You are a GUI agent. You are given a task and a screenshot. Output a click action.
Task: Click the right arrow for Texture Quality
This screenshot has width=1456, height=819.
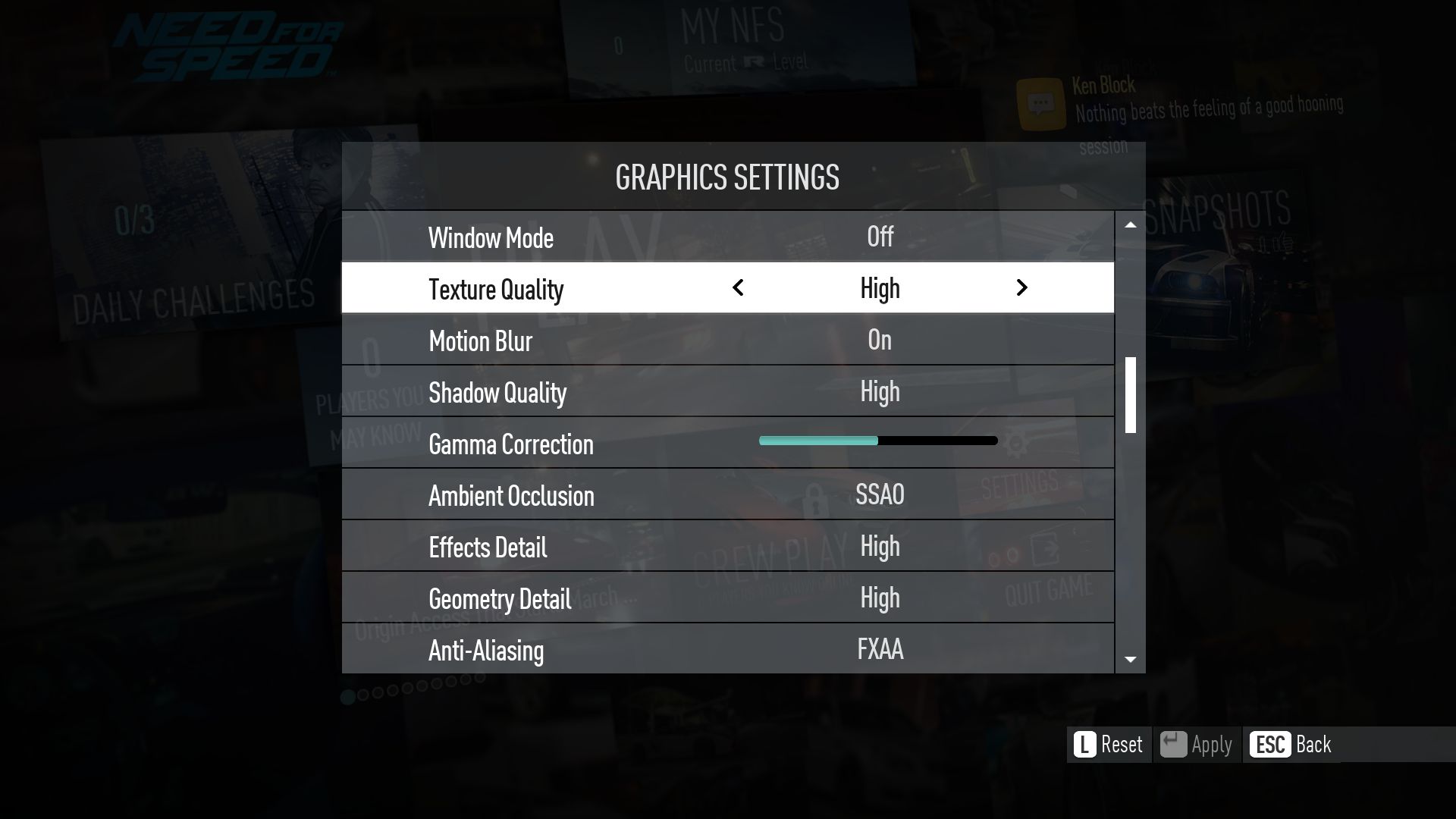click(x=1021, y=288)
